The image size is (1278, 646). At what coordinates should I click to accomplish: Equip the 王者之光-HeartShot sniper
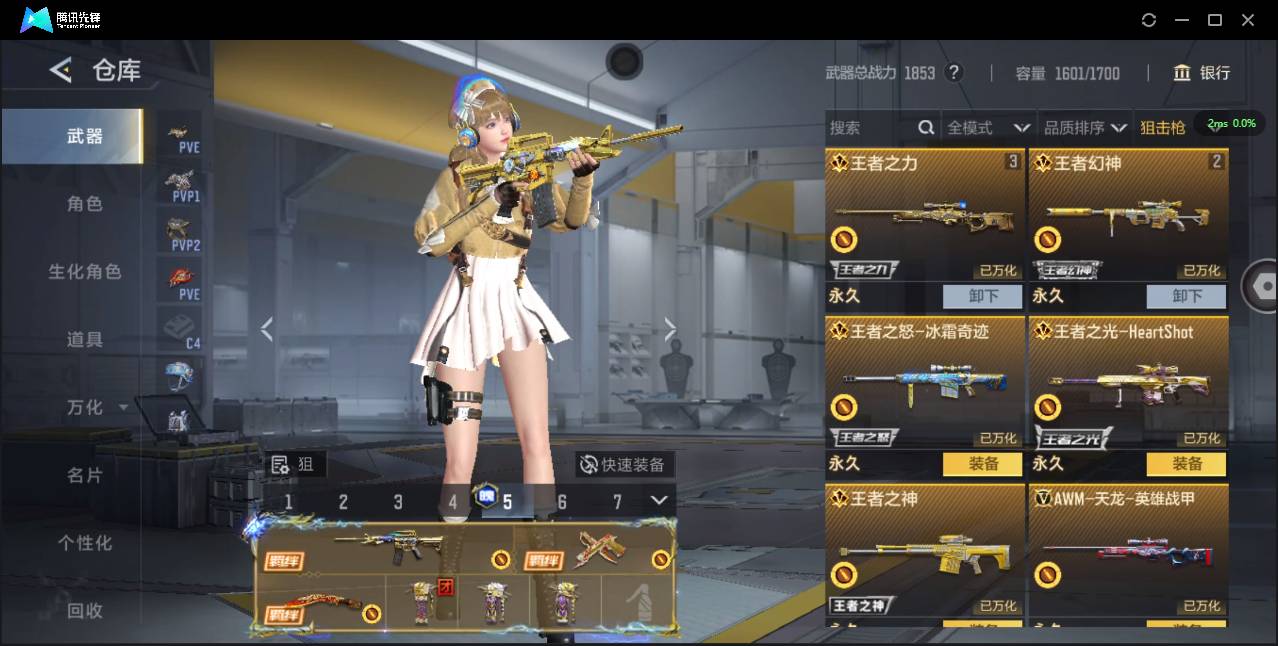[1186, 464]
